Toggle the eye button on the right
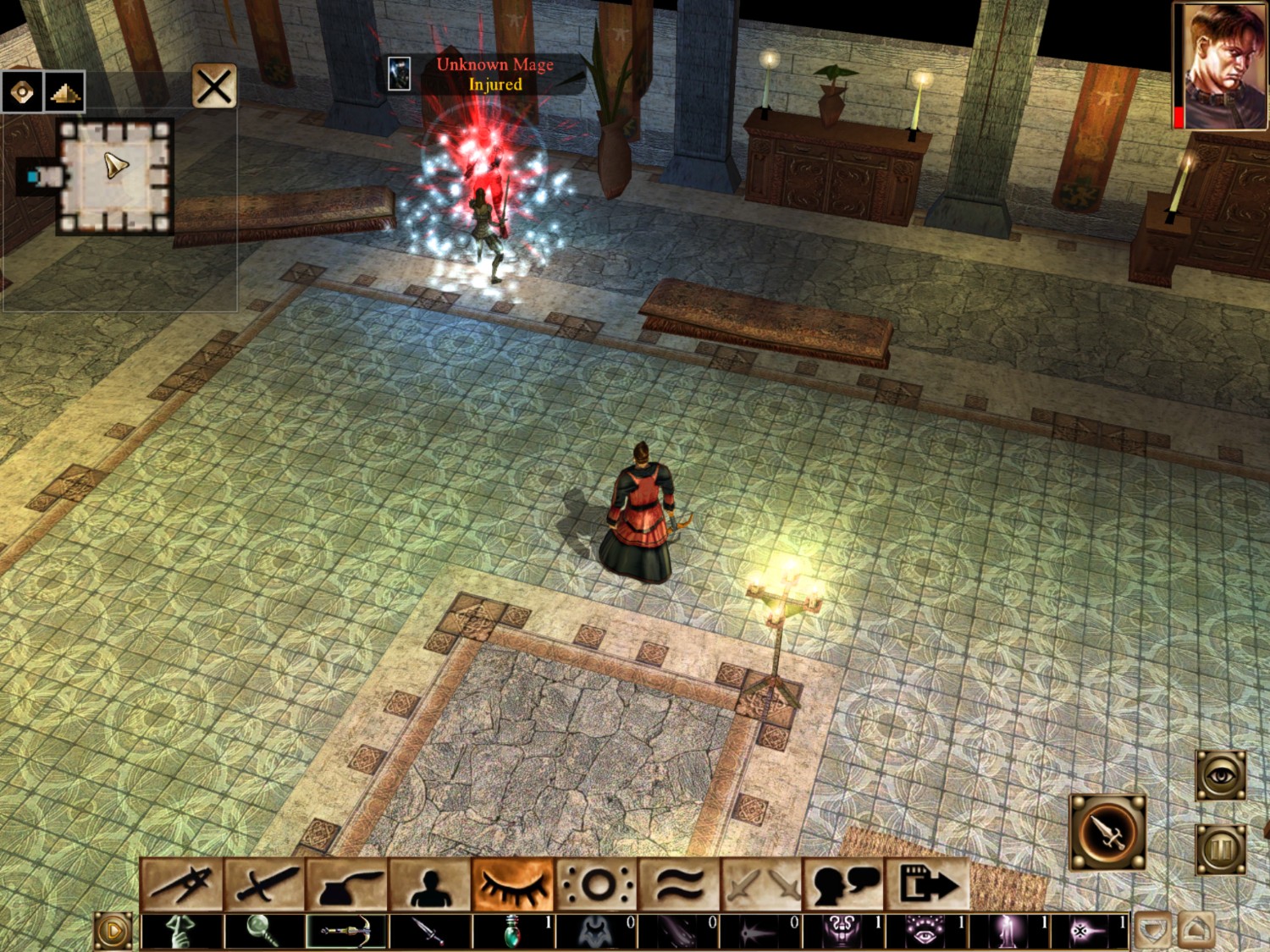Image resolution: width=1270 pixels, height=952 pixels. coord(1220,775)
